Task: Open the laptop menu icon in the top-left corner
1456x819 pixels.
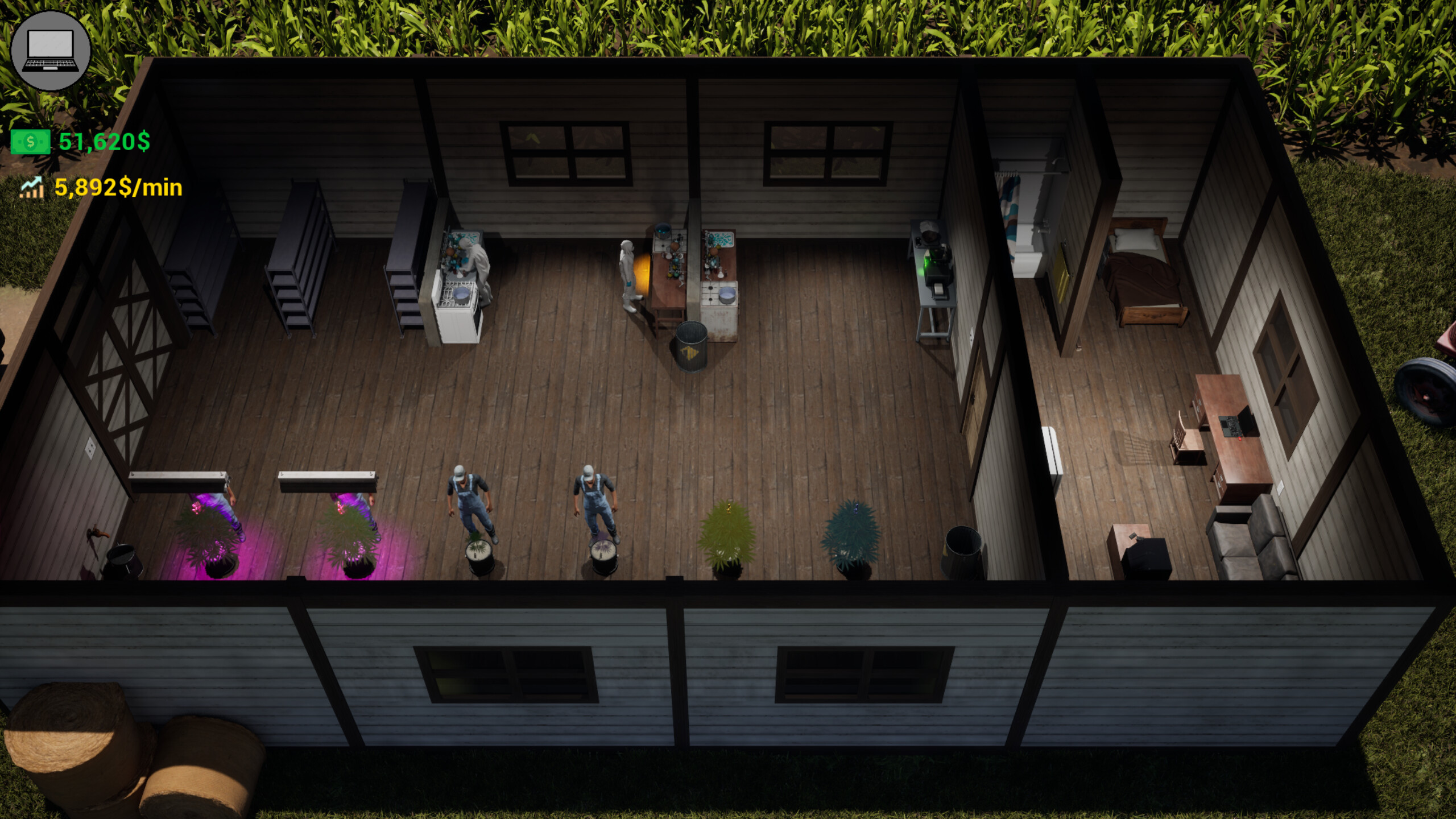Action: (50, 51)
